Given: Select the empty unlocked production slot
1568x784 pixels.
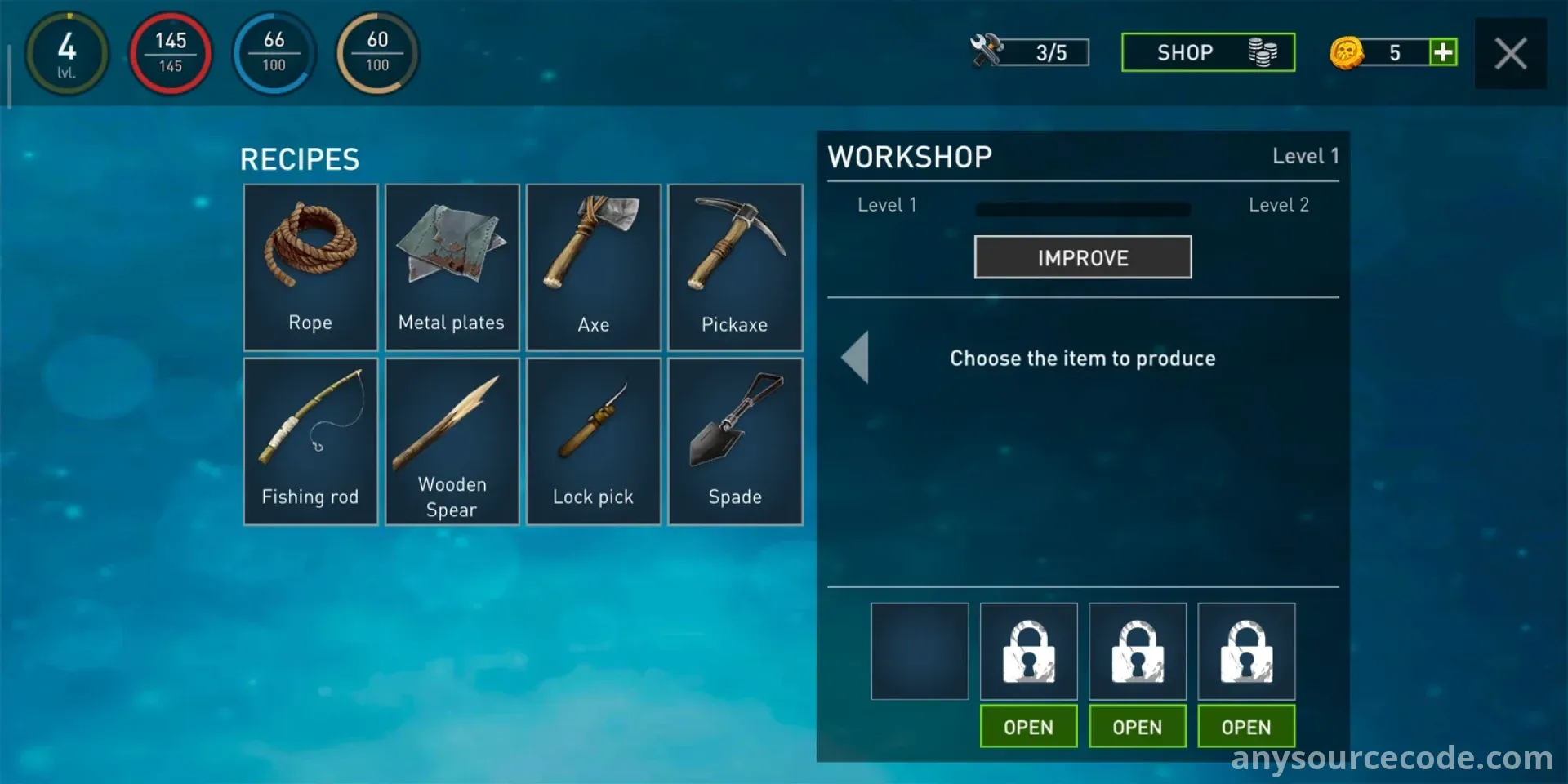Looking at the screenshot, I should [920, 651].
